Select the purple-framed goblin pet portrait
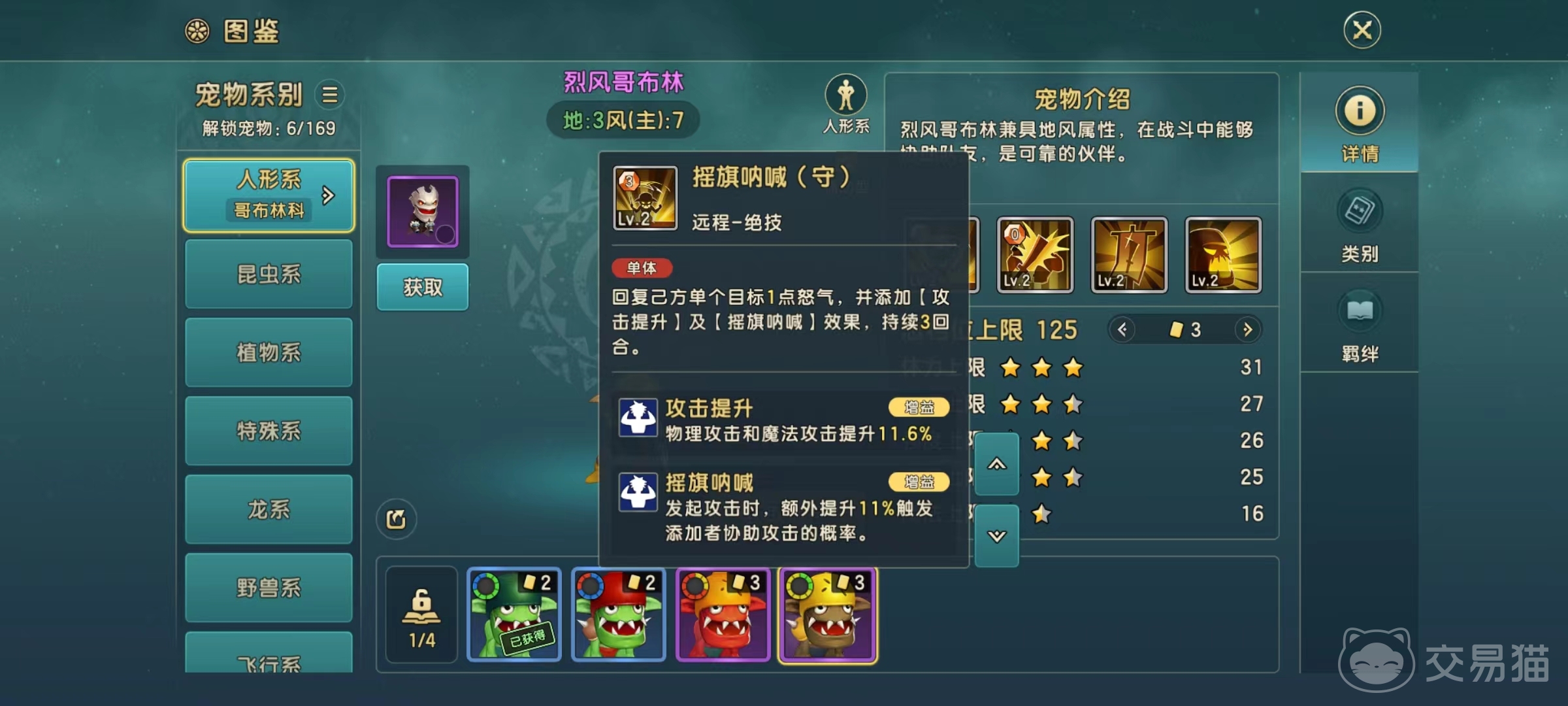Screen dimensions: 1568x706 [423, 211]
